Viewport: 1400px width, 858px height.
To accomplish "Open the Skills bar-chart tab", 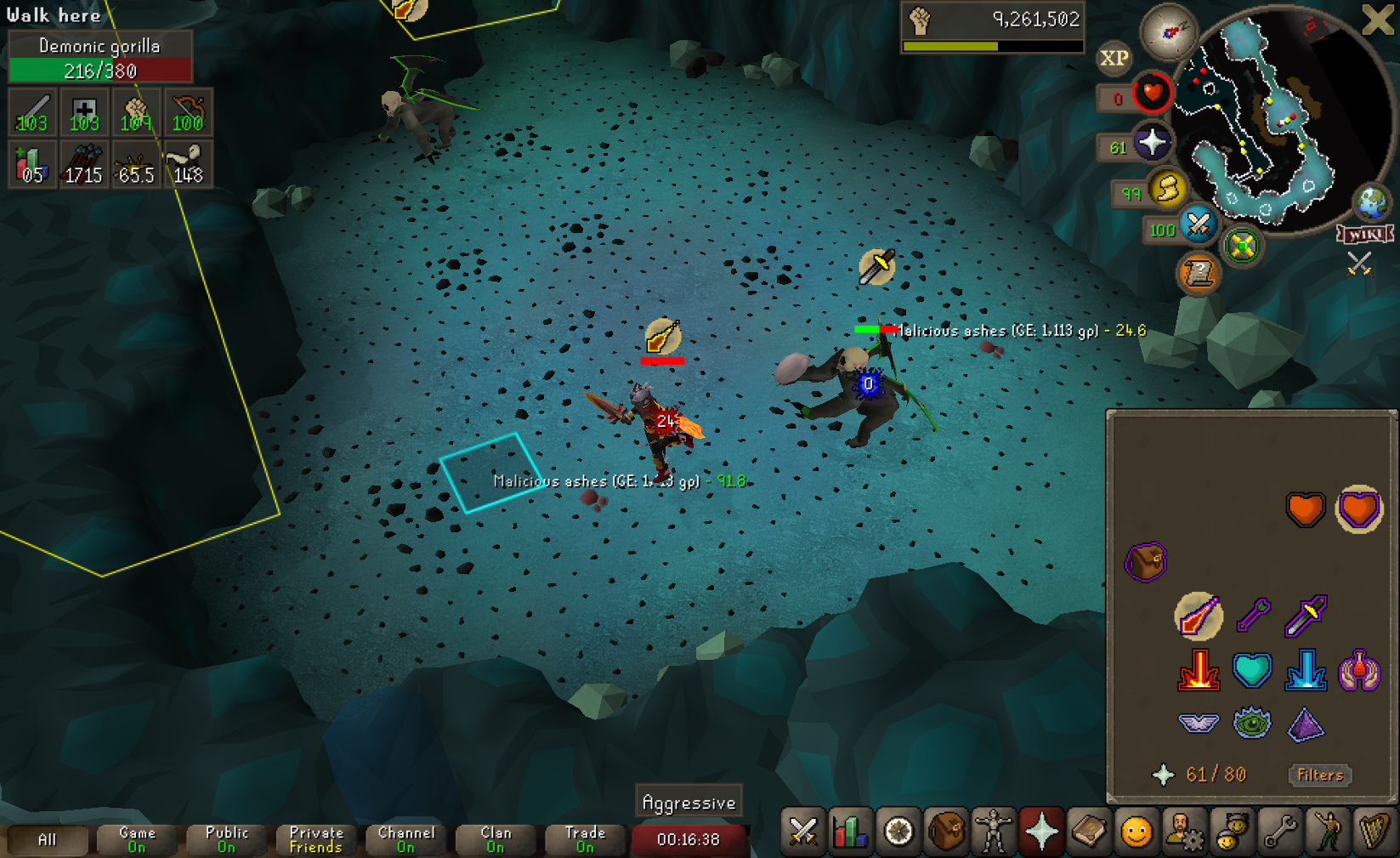I will pyautogui.click(x=850, y=832).
